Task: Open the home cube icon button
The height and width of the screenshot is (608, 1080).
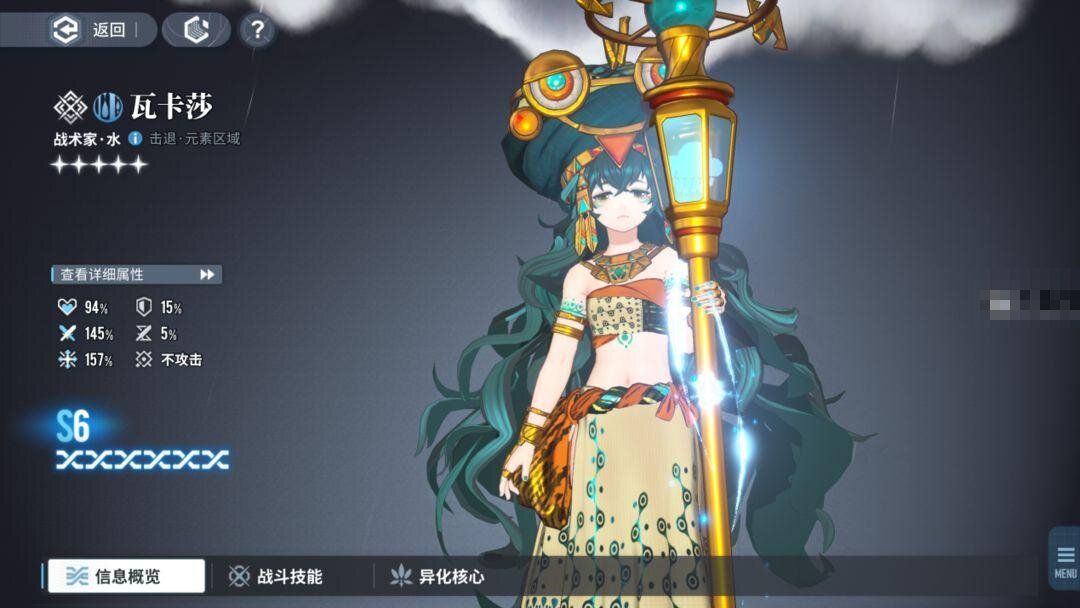Action: (196, 30)
